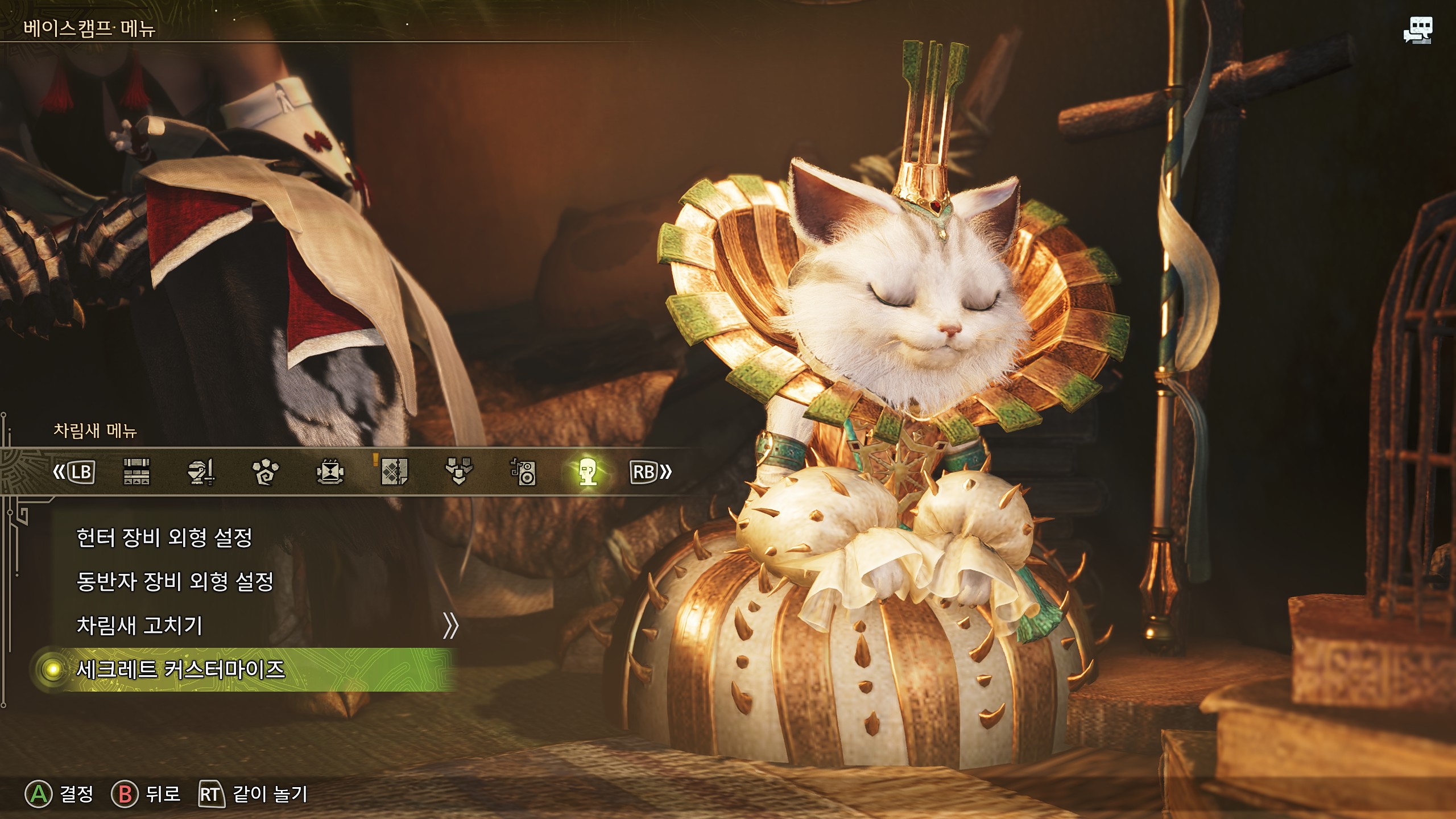Open the music speaker tab

click(x=523, y=472)
